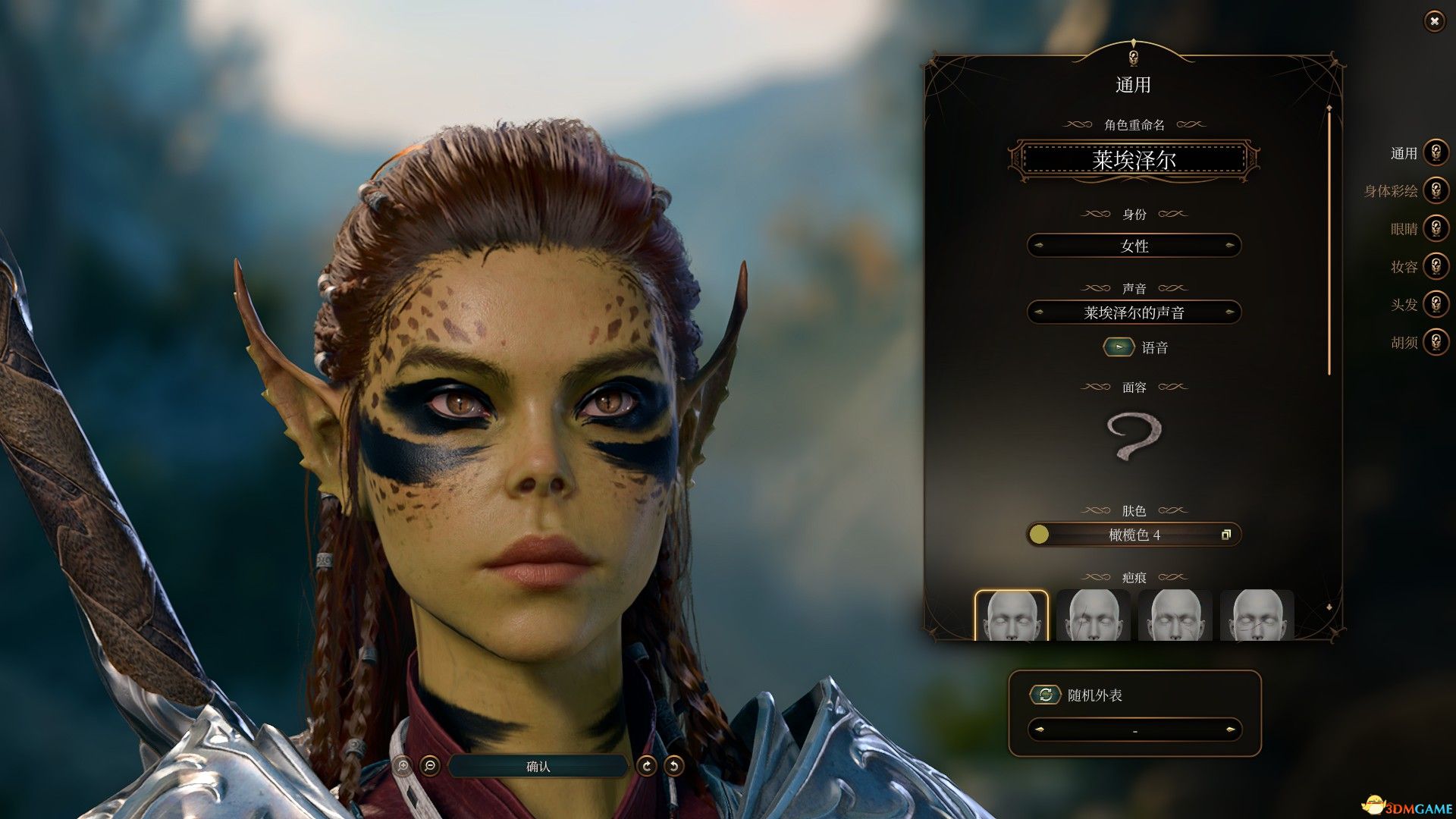Viewport: 1456px width, 819px height.
Task: Choose the next voice after 莱埃泽尔的声音
Action: (1229, 312)
